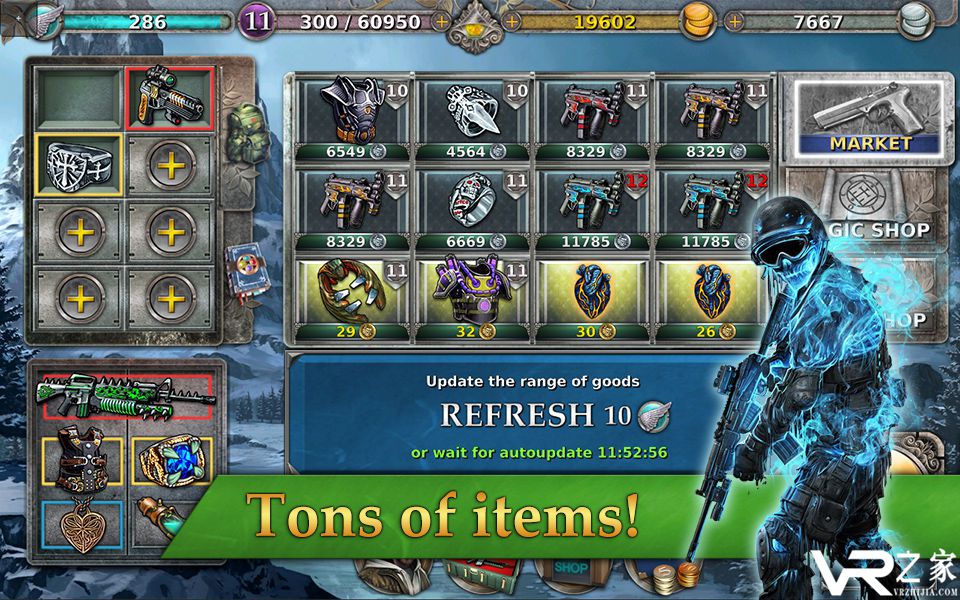This screenshot has height=600, width=960.
Task: Open the Market tab
Action: click(x=869, y=120)
